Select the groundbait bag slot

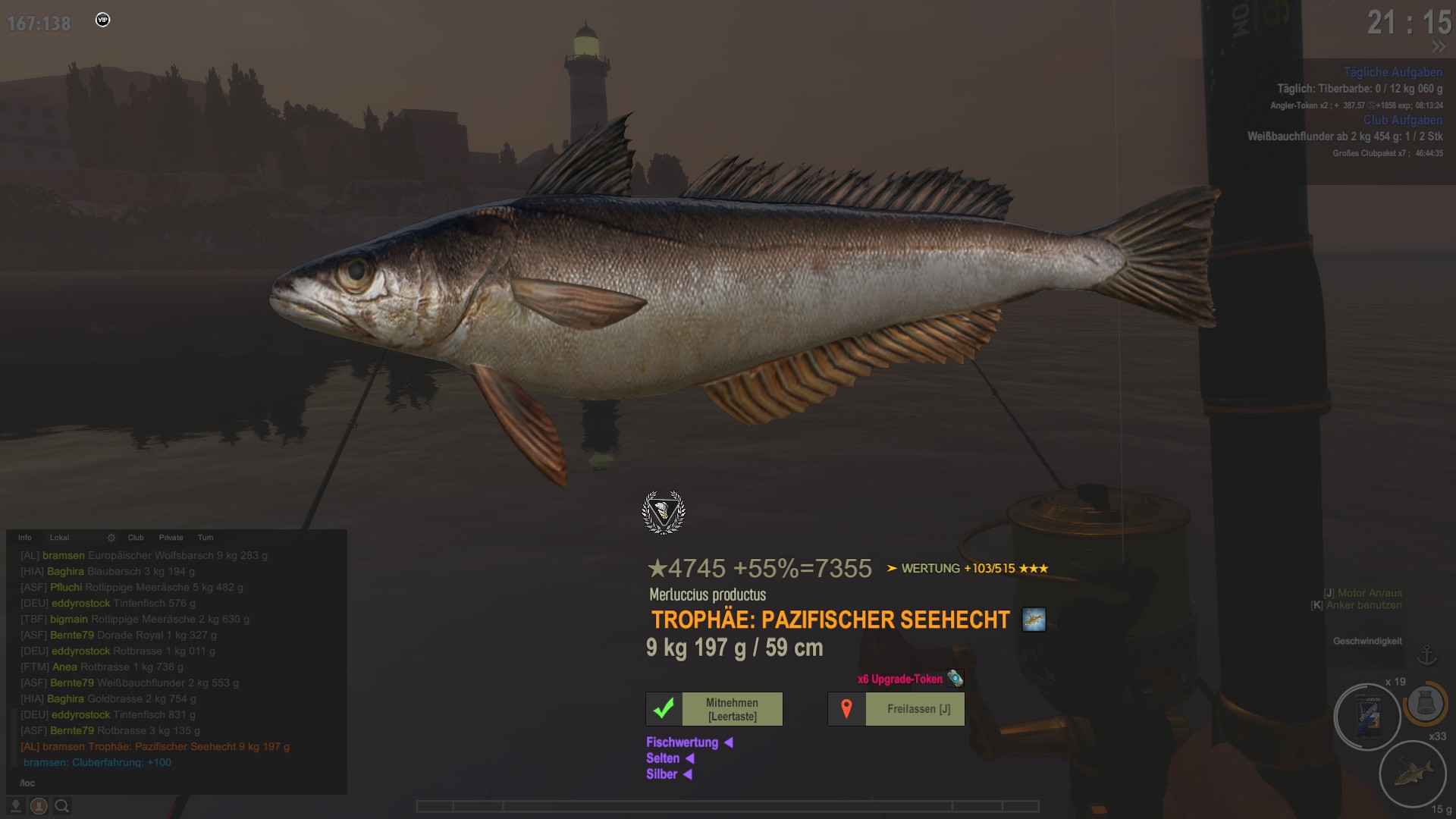pyautogui.click(x=1367, y=716)
